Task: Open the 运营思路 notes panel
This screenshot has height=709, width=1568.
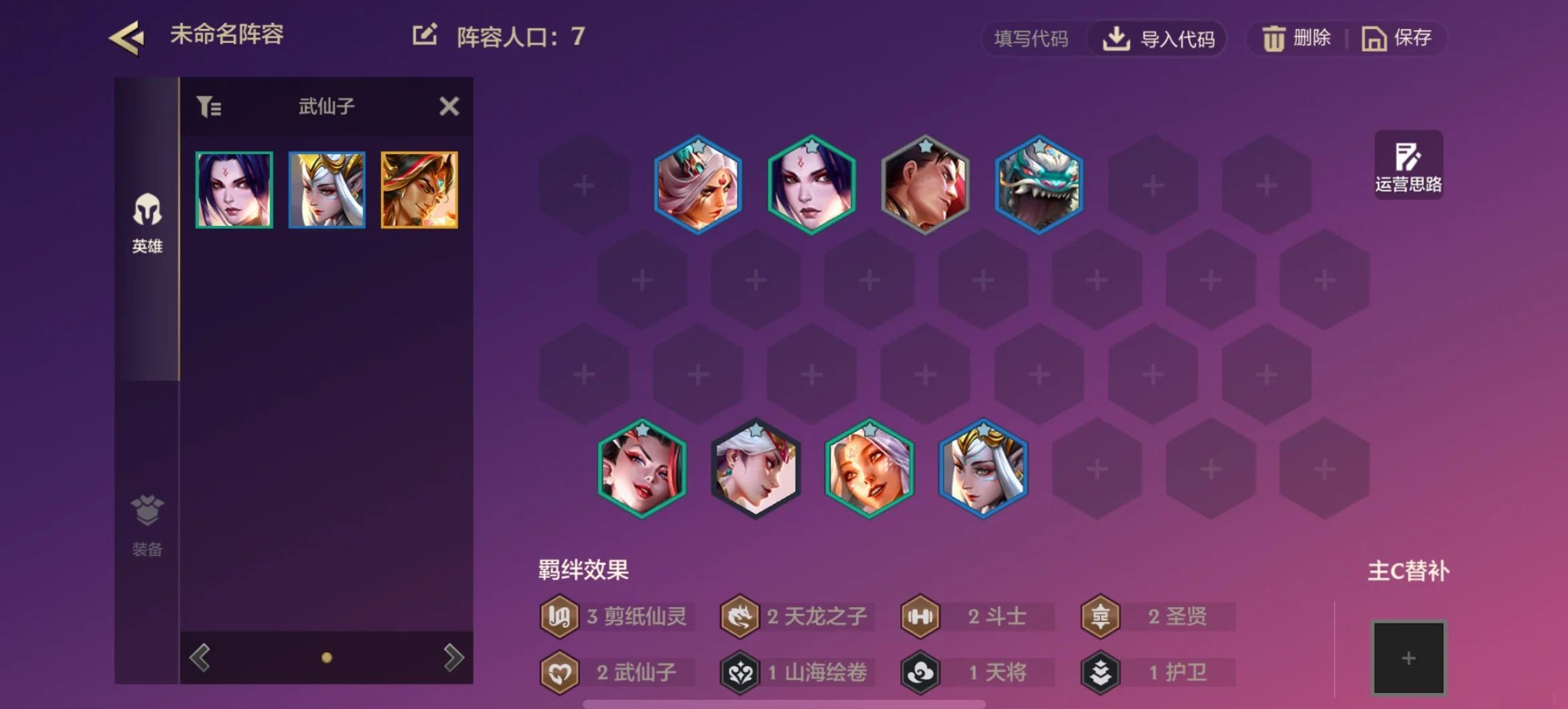Action: pos(1409,163)
